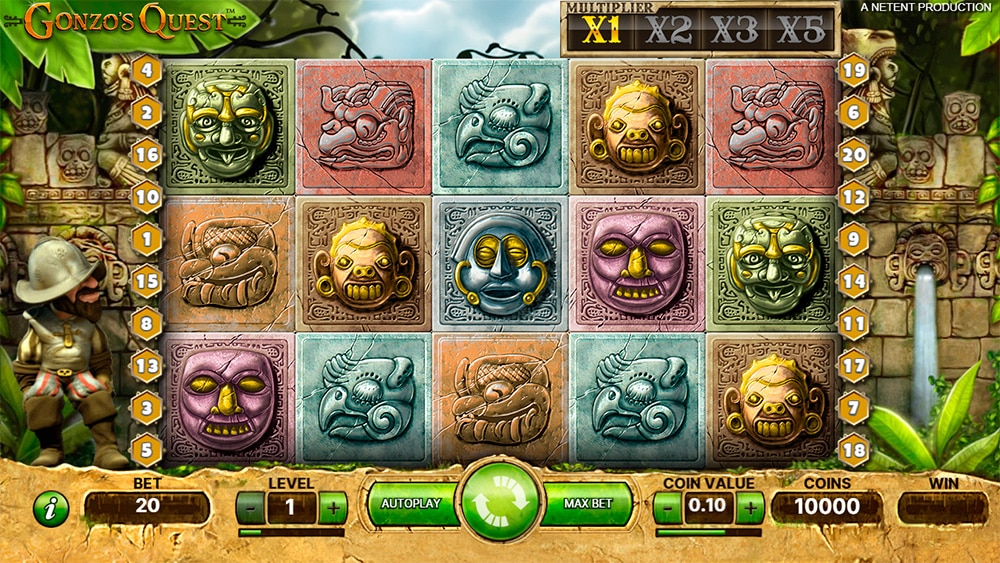This screenshot has height=563, width=1000.
Task: Start Autoplay mode
Action: click(x=411, y=504)
